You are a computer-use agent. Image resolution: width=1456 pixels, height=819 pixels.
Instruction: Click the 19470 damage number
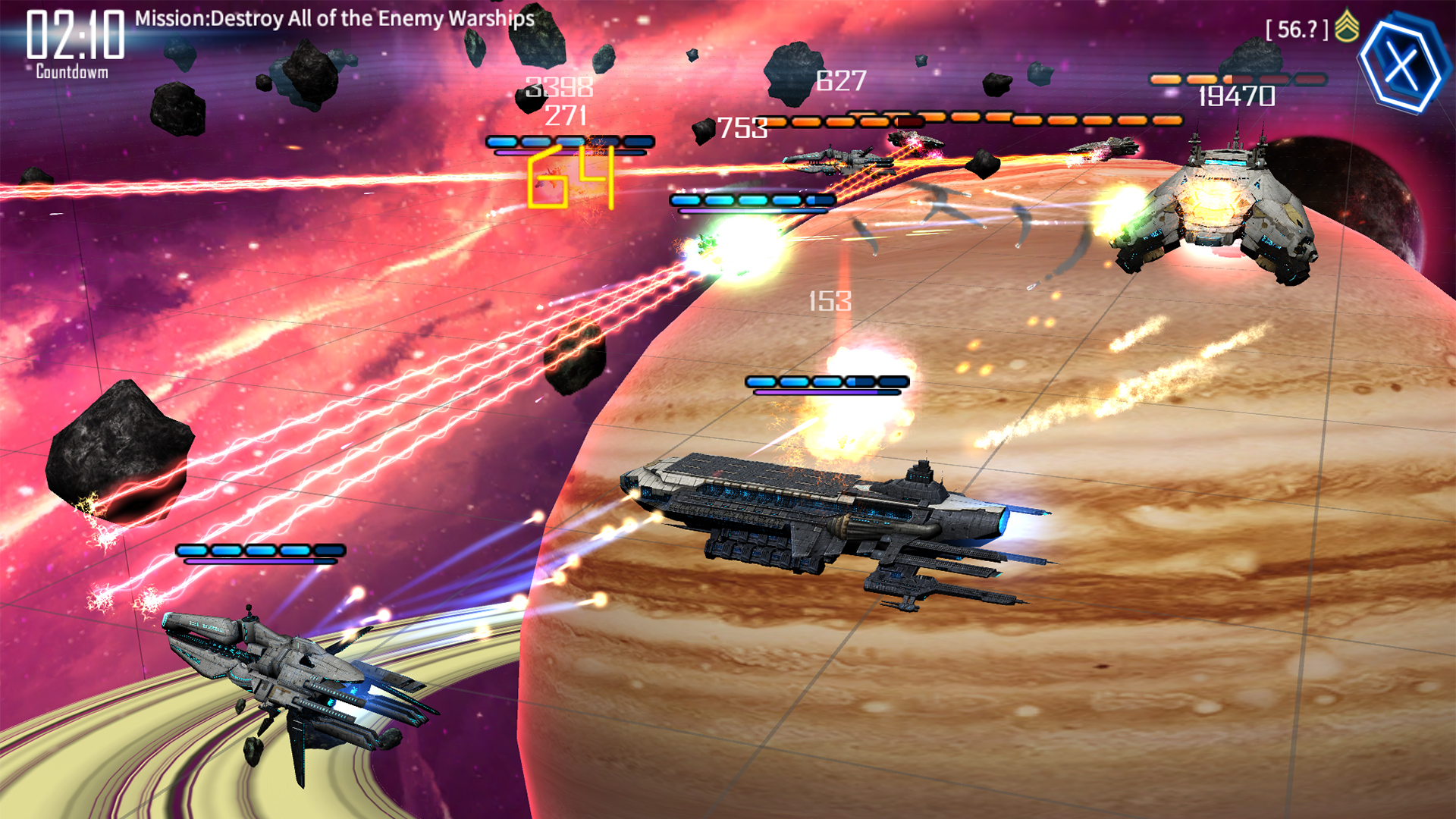click(x=1236, y=96)
